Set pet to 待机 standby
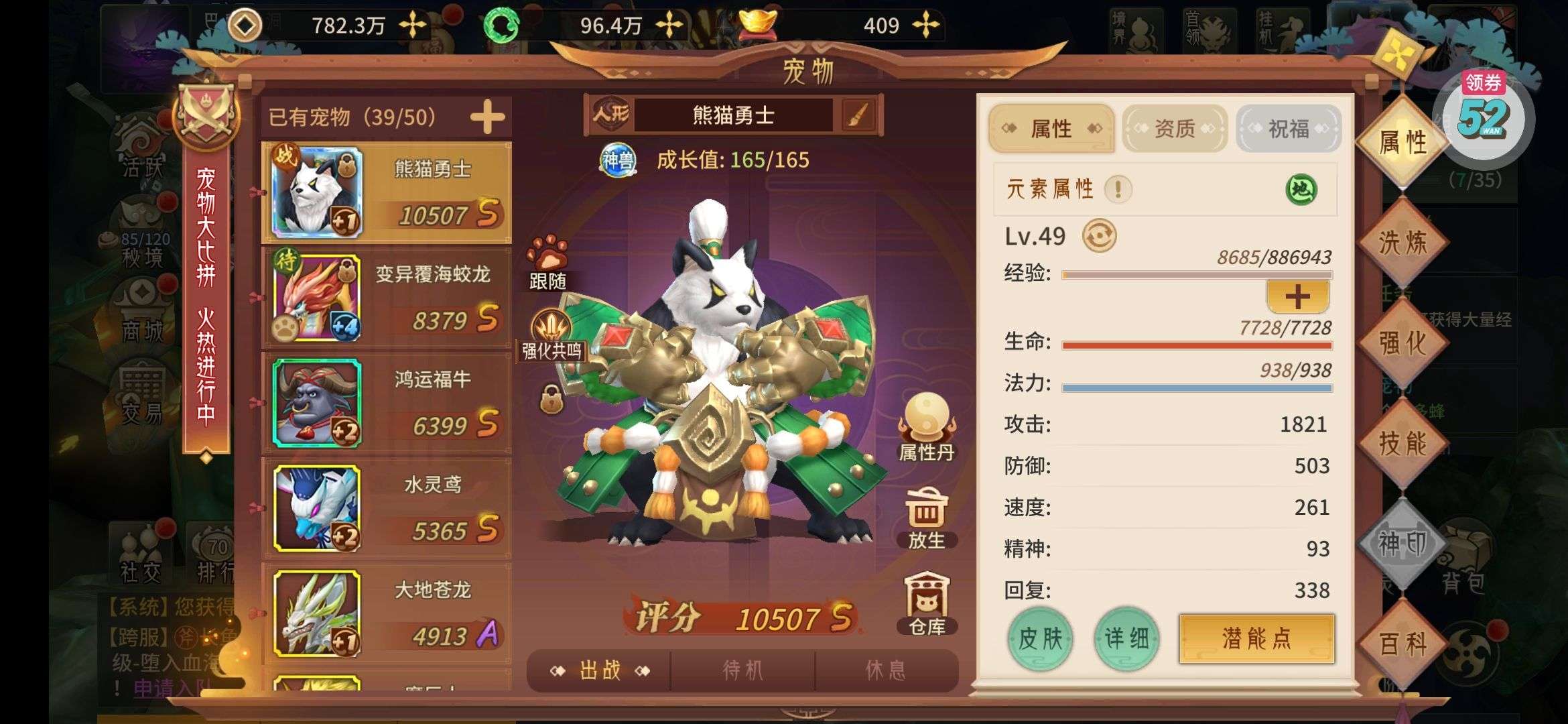The width and height of the screenshot is (1568, 724). tap(742, 670)
